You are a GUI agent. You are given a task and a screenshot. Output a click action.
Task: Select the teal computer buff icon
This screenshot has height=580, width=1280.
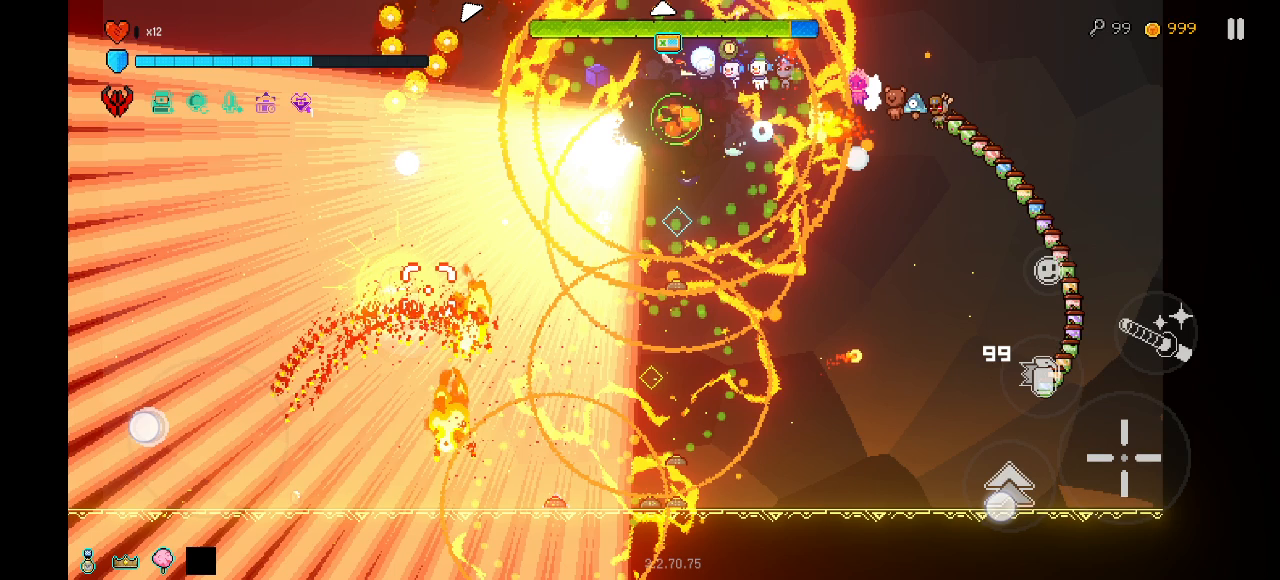pyautogui.click(x=162, y=101)
